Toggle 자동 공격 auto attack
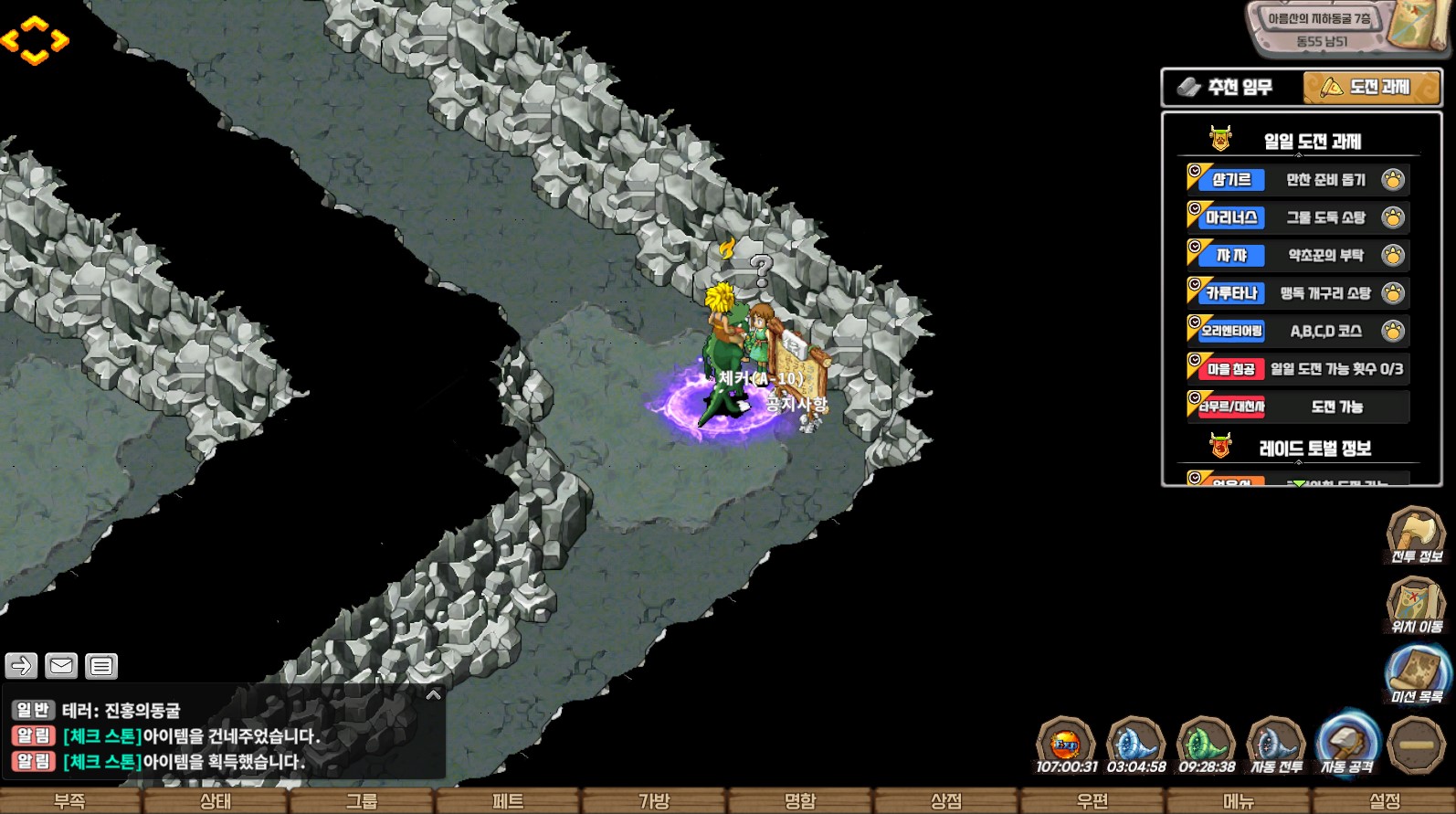 click(1346, 745)
